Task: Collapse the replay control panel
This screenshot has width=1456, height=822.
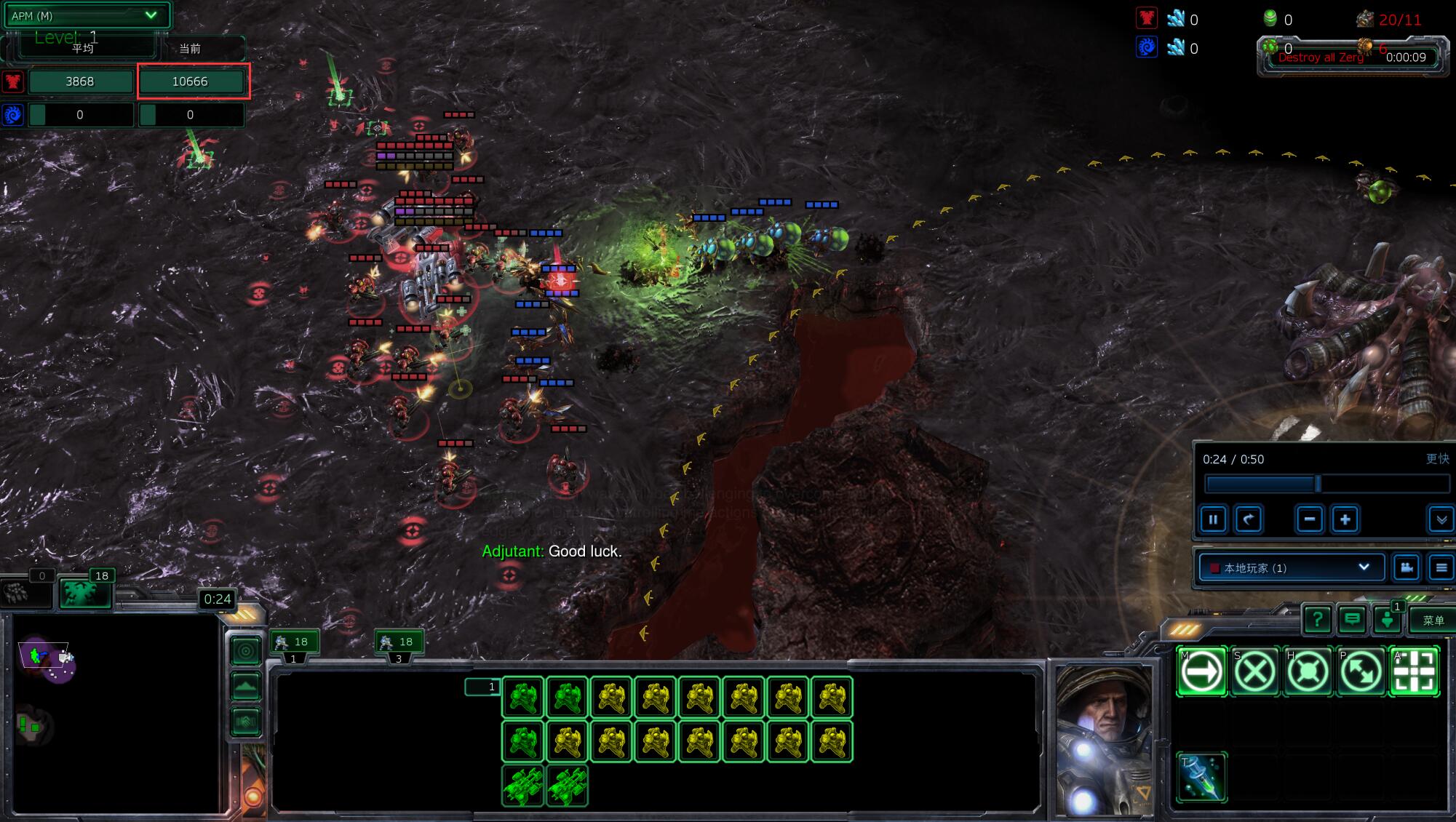Action: pos(1441,519)
